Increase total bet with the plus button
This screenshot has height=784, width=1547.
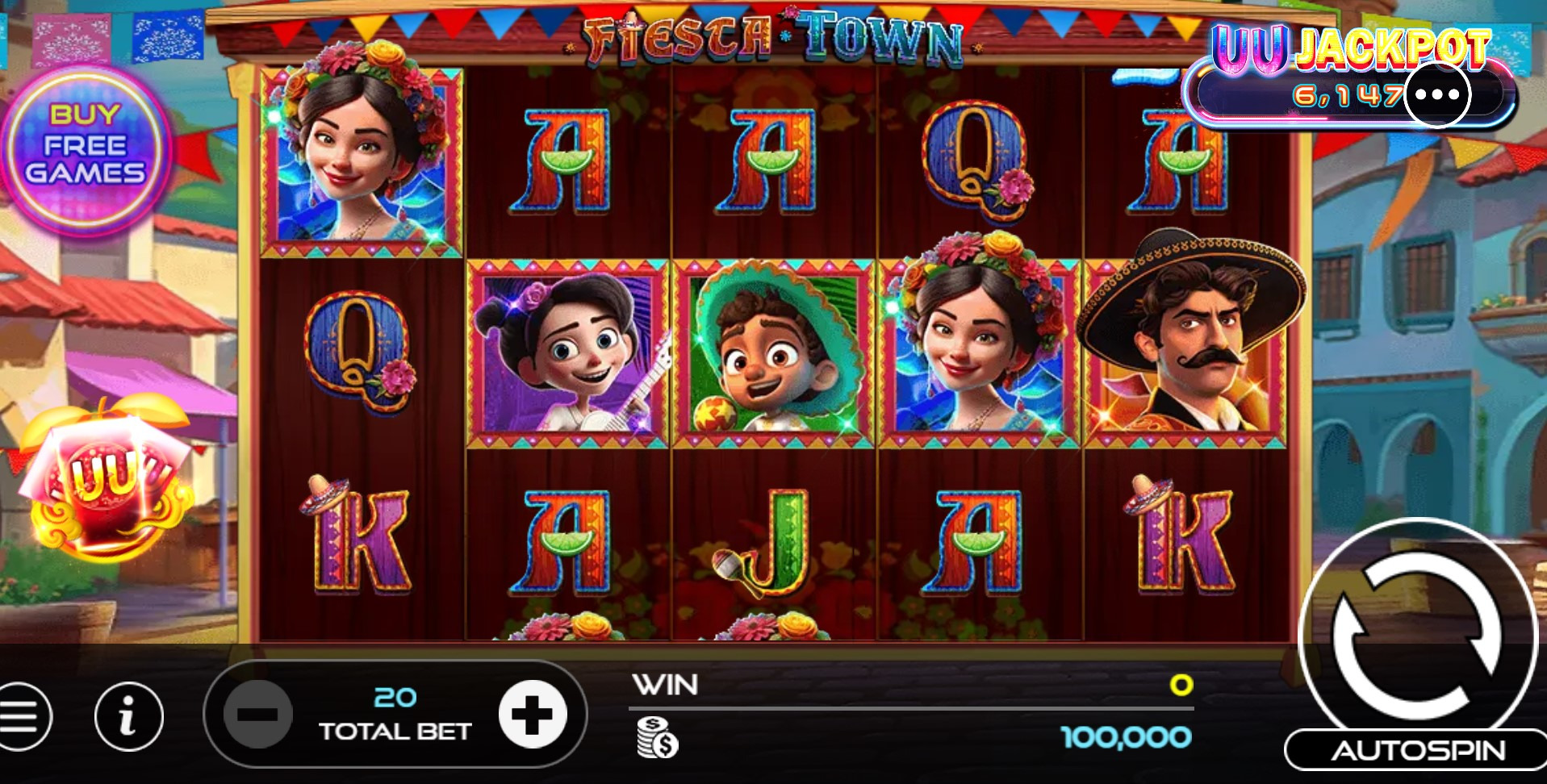[532, 714]
